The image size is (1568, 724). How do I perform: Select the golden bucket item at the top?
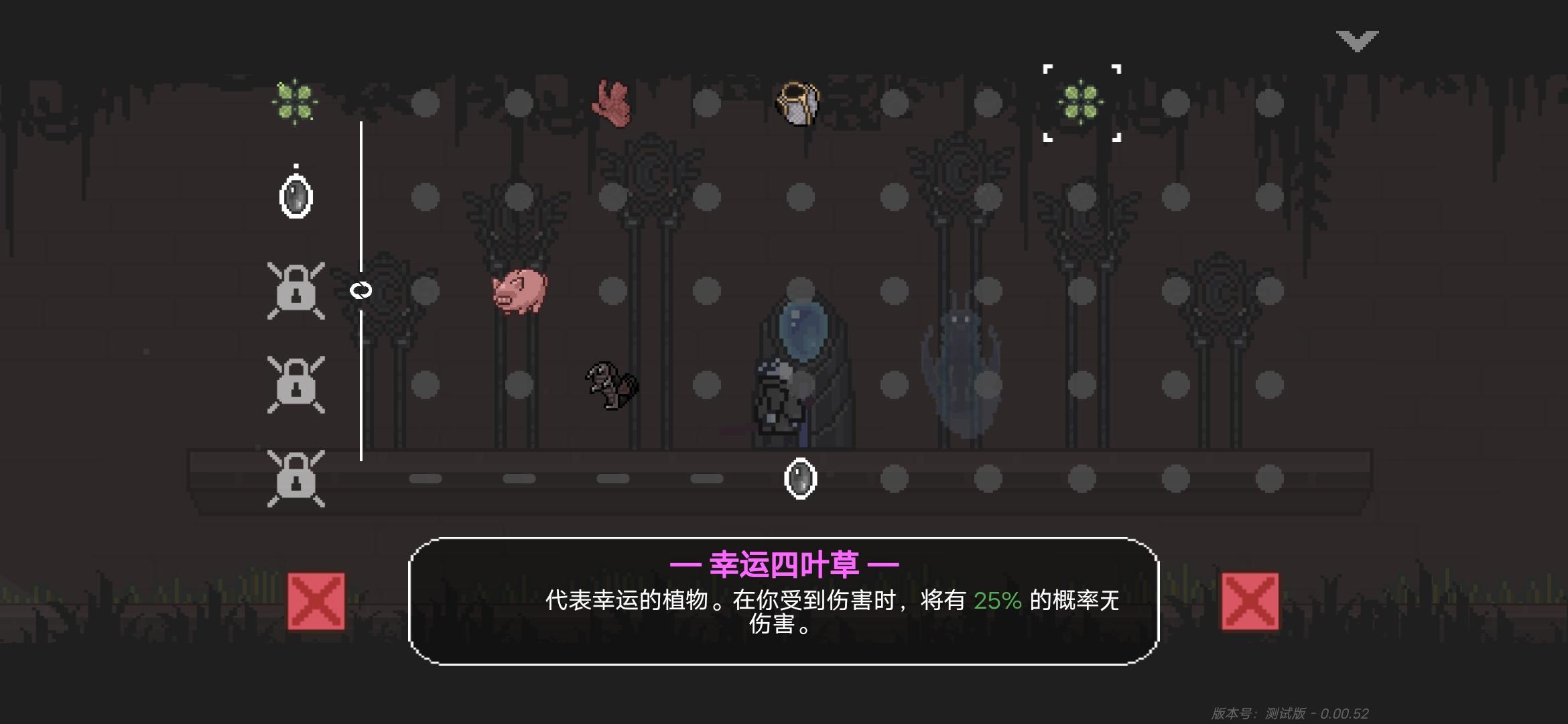tap(797, 102)
